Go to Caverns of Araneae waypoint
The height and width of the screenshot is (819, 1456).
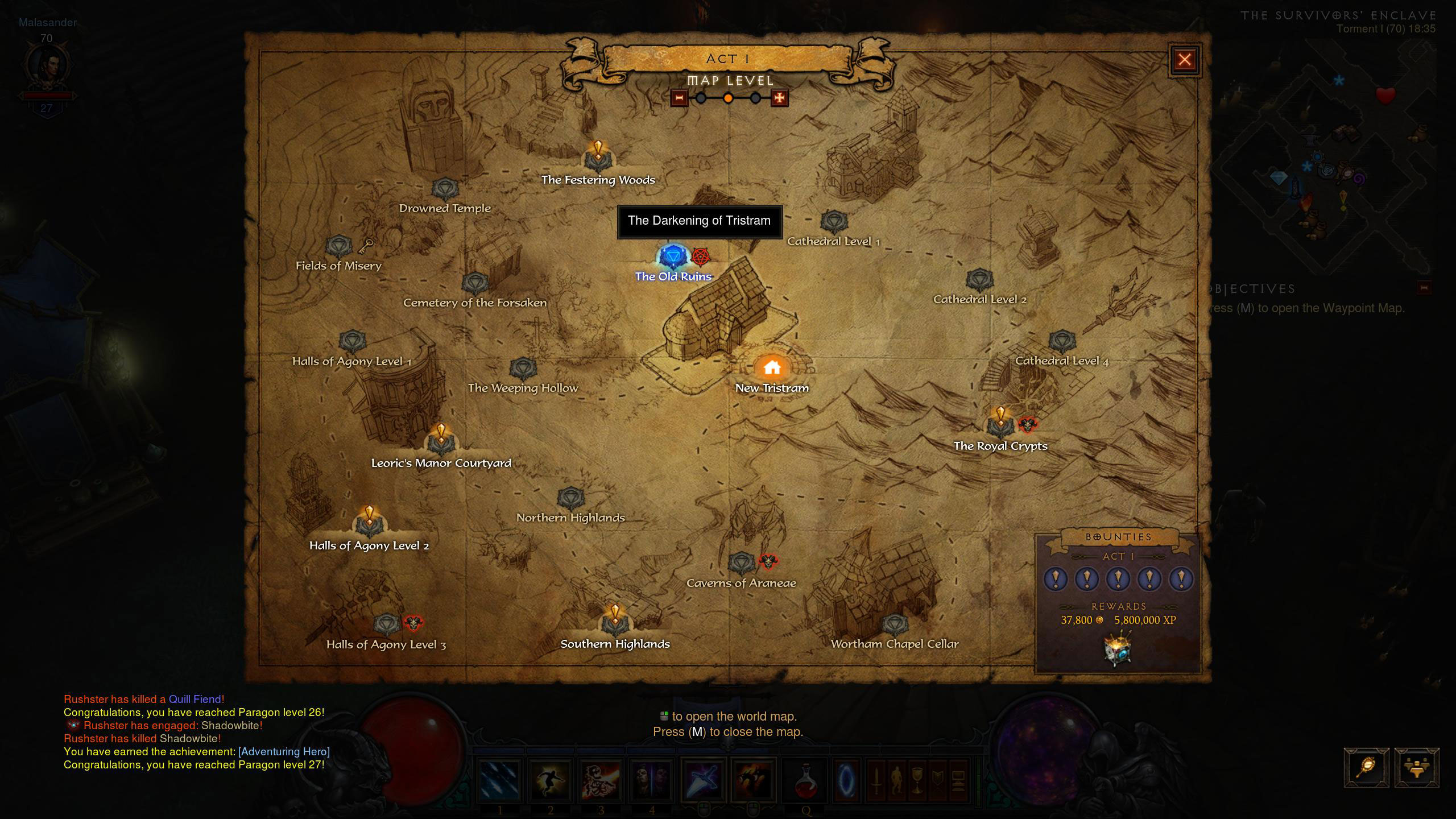741,564
